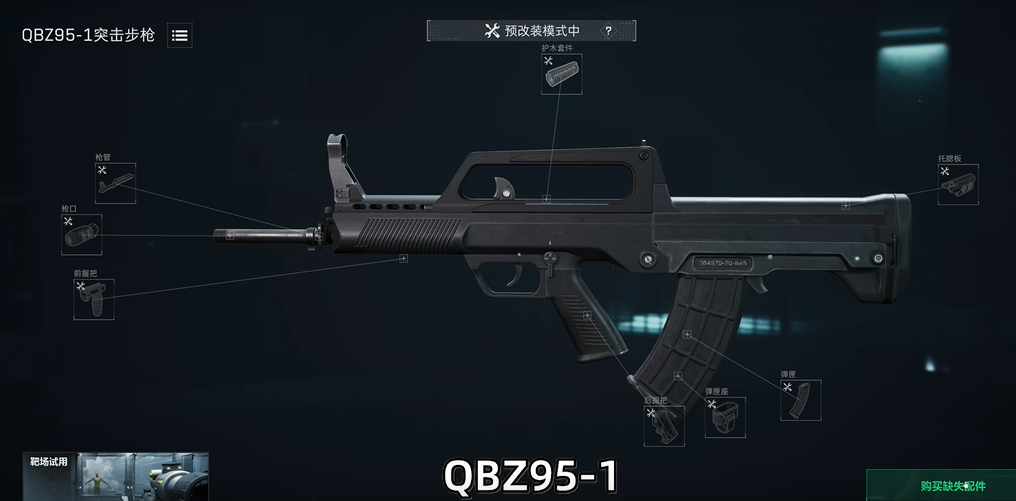Click the 购买缺失配件 buy missing parts button
Screen dimensions: 1016x501
tap(939, 486)
